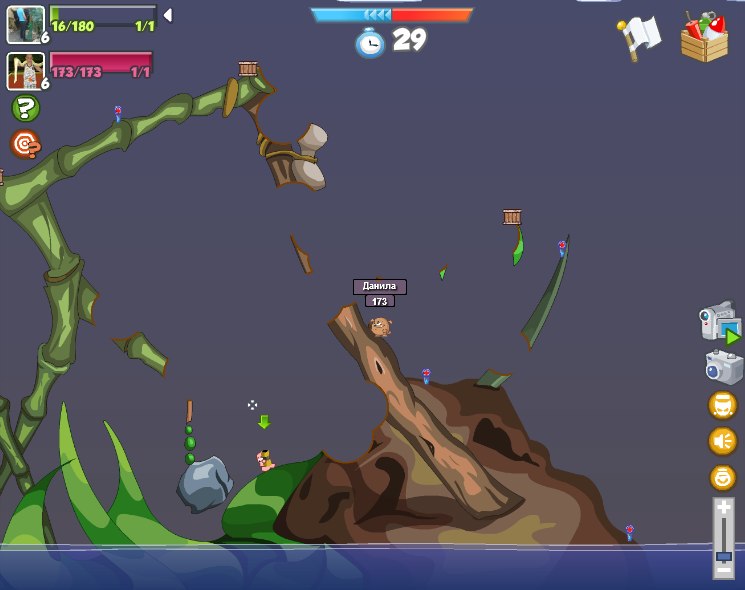The height and width of the screenshot is (590, 745).
Task: Take a screenshot with the photo camera
Action: (723, 367)
